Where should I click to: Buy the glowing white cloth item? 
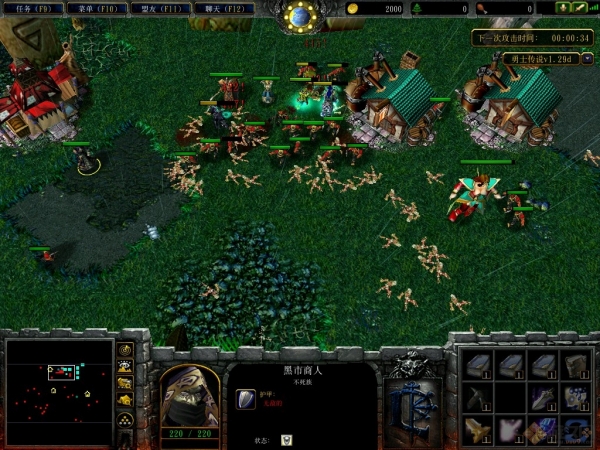click(510, 430)
